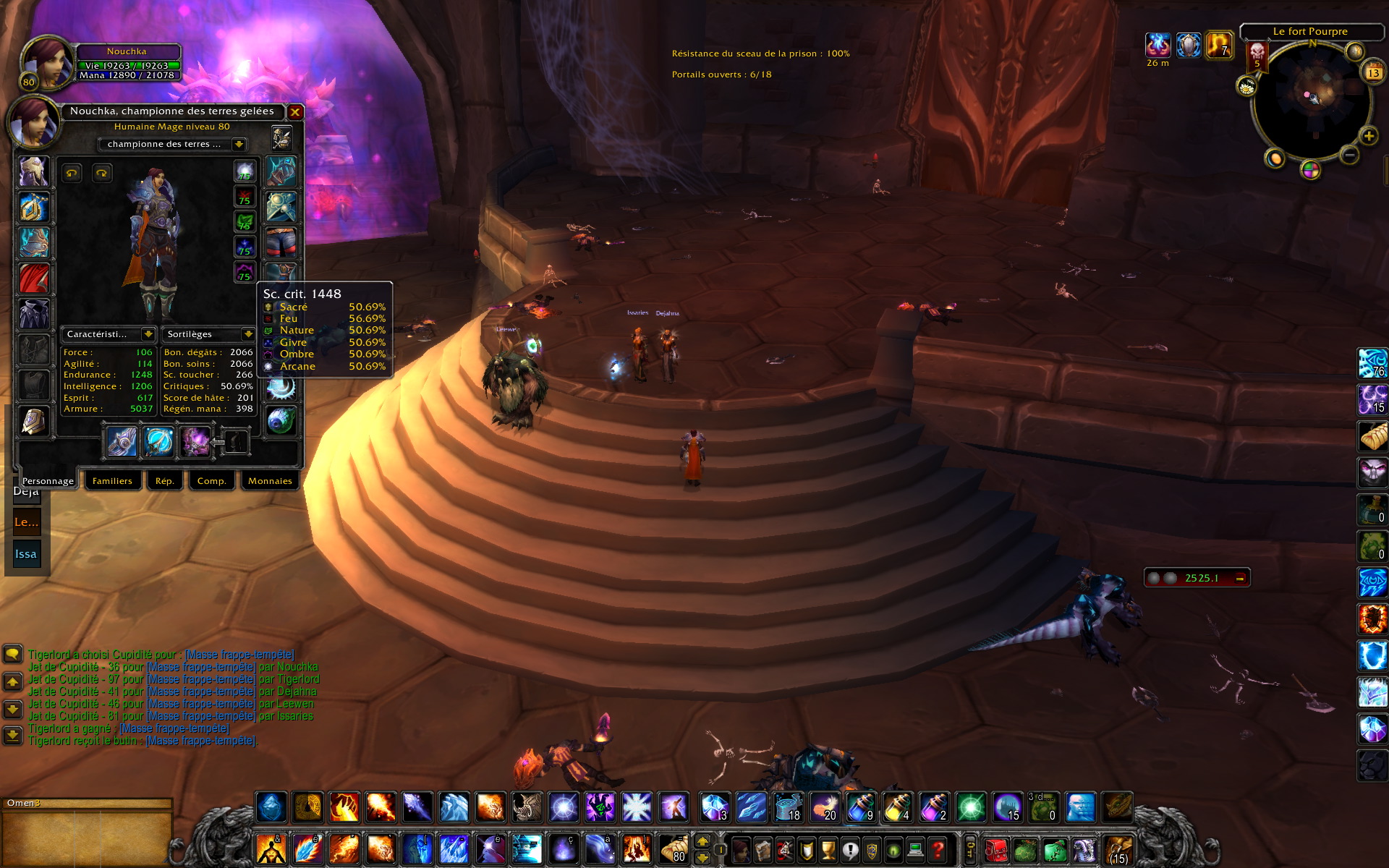The image size is (1389, 868).
Task: Open the Monnaies currency tab
Action: 270,481
